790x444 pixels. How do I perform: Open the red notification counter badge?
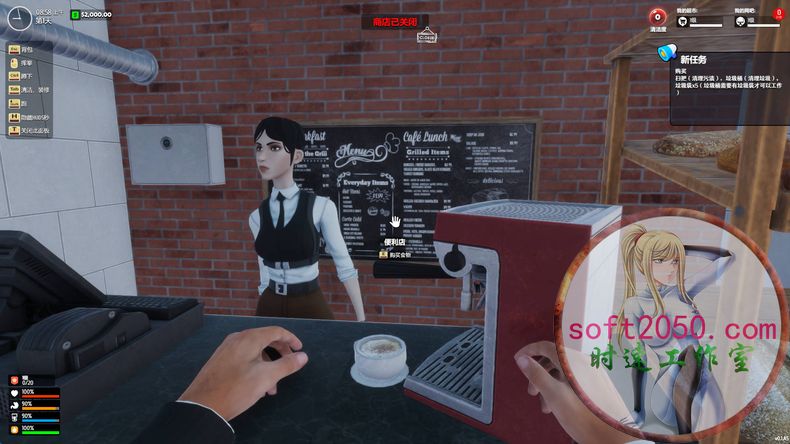click(779, 14)
